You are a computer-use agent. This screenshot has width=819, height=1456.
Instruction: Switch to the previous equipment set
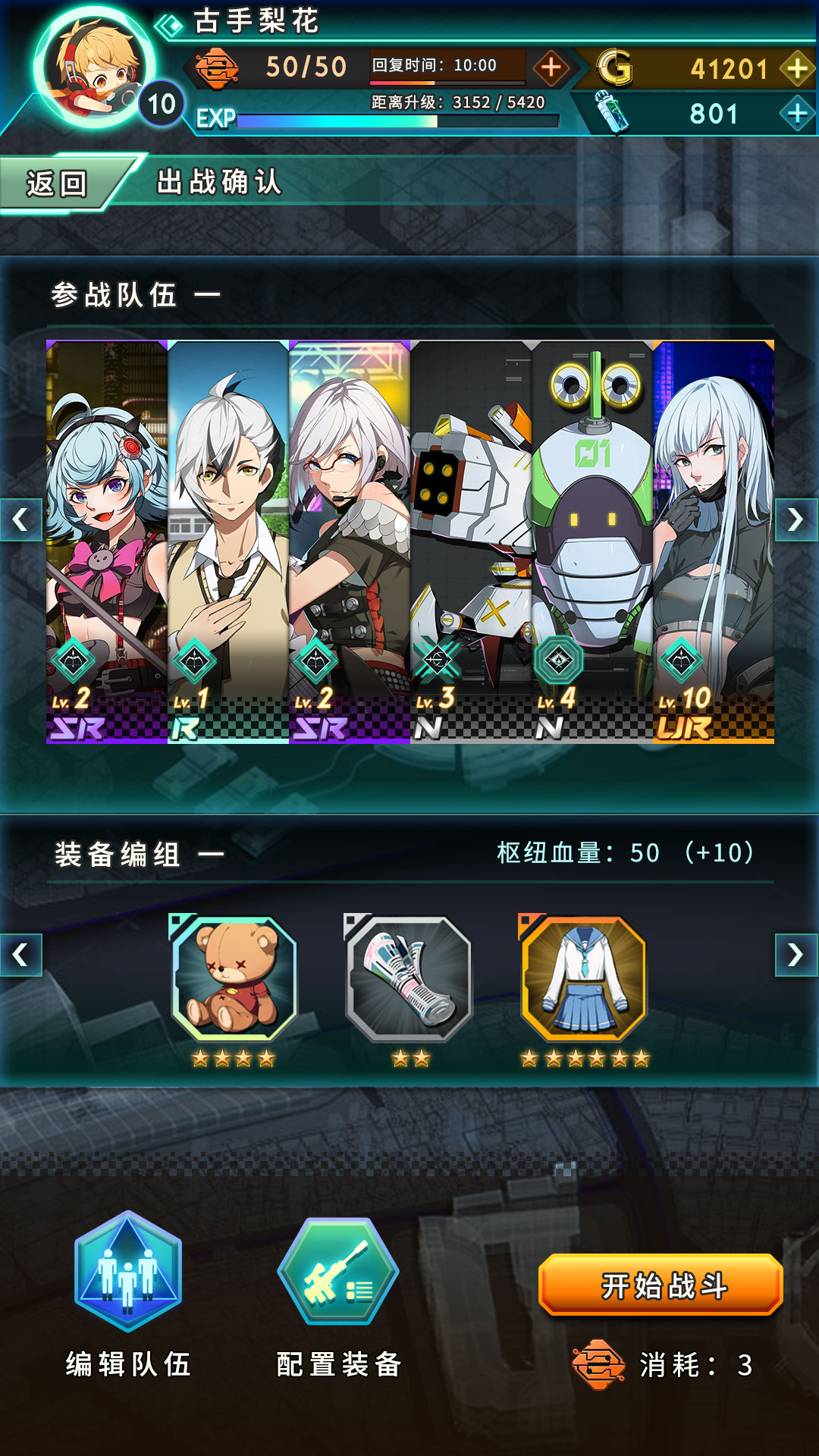pos(20,955)
